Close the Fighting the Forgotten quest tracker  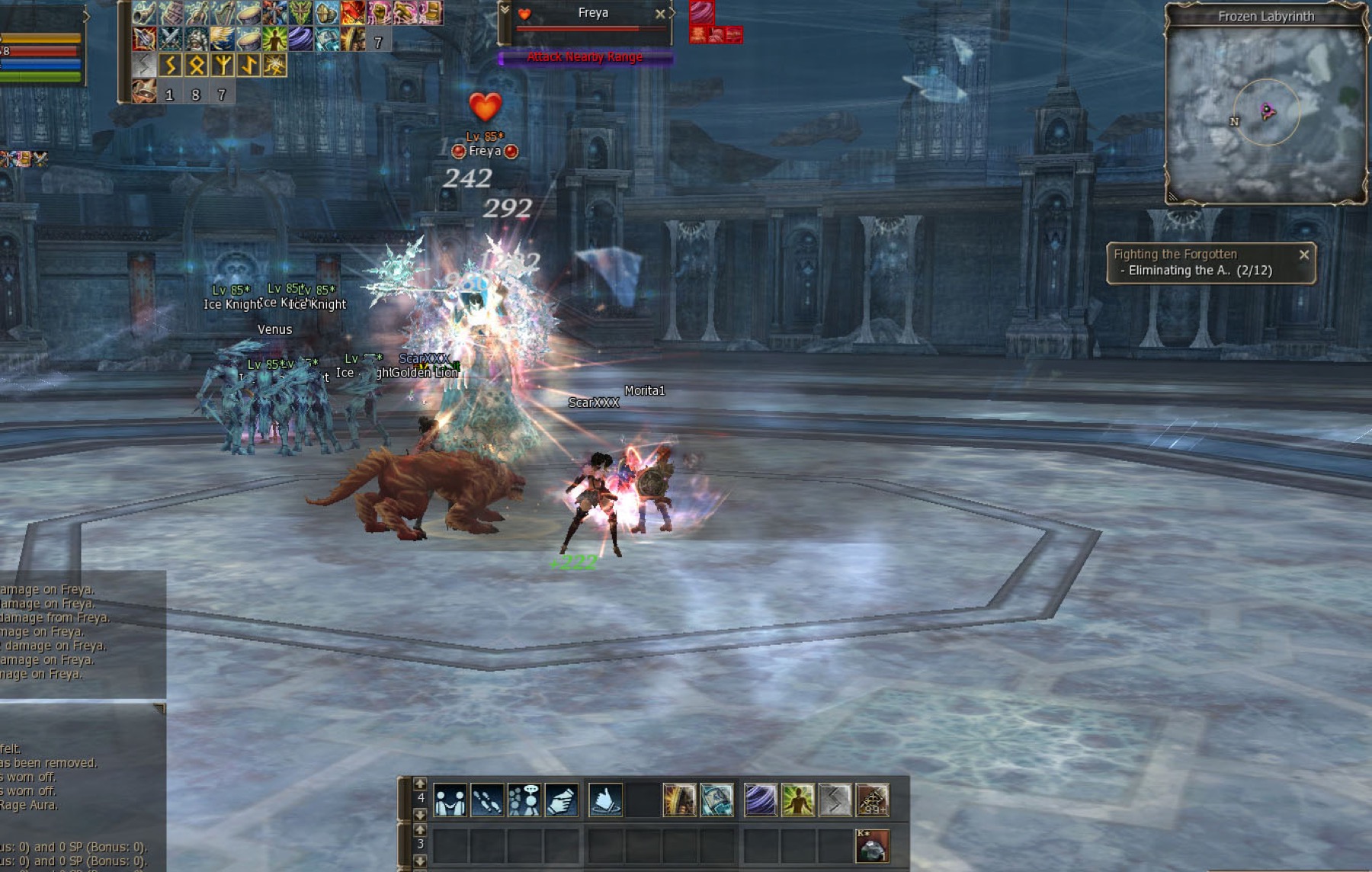click(x=1304, y=255)
